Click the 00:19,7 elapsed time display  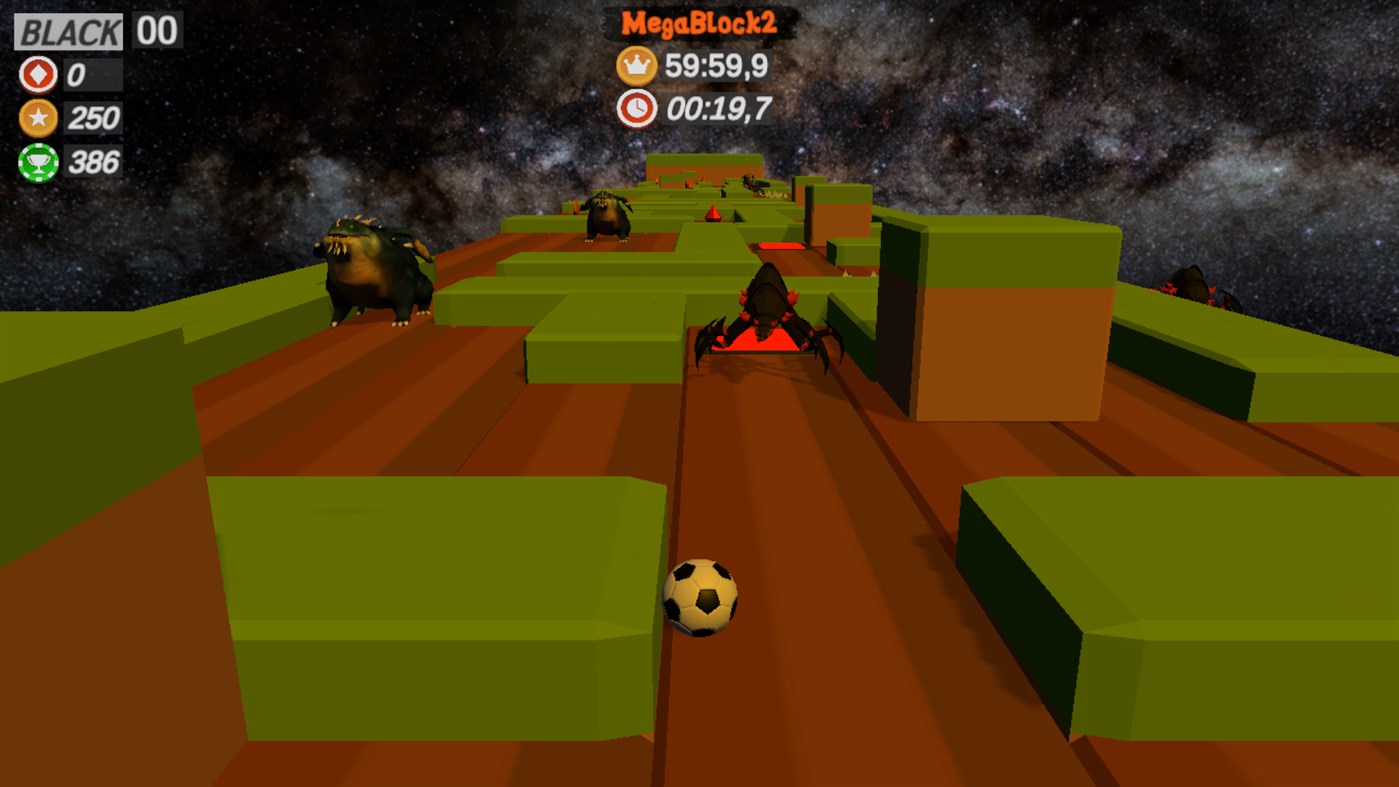point(721,110)
